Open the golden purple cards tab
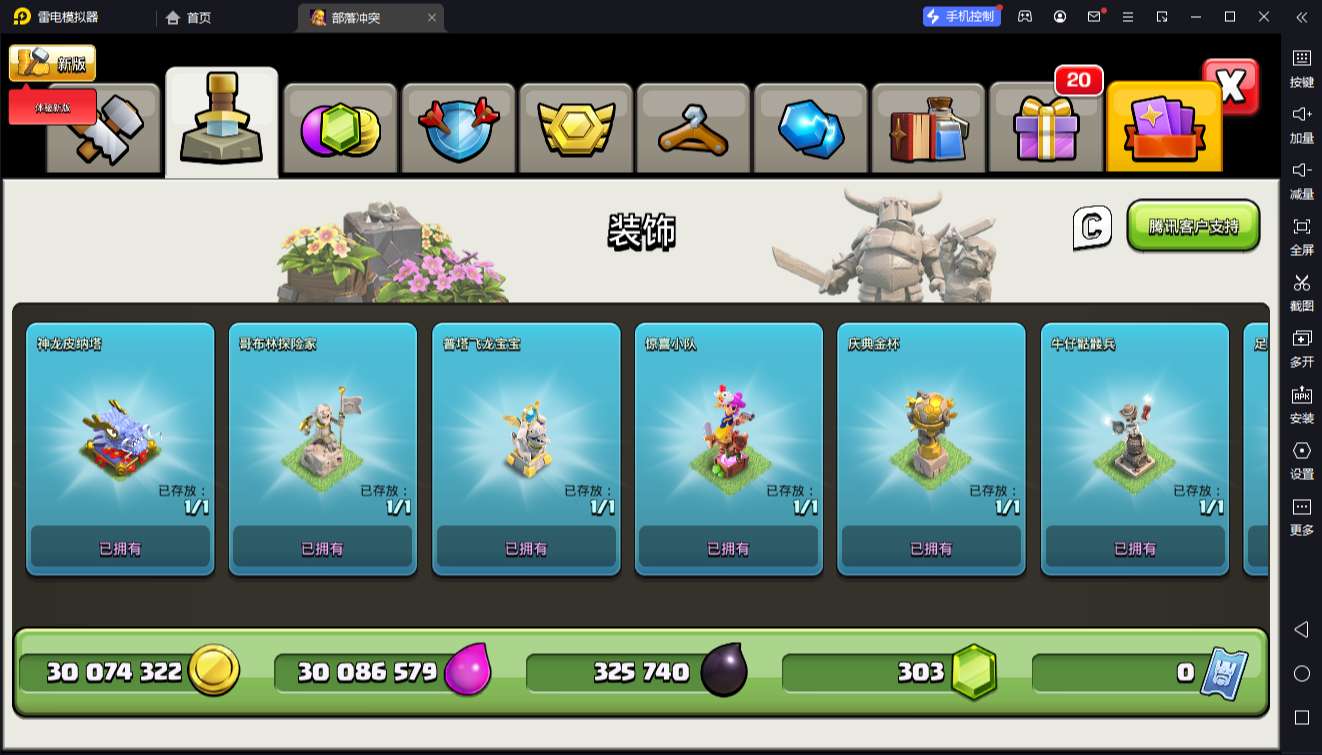 pos(1164,130)
